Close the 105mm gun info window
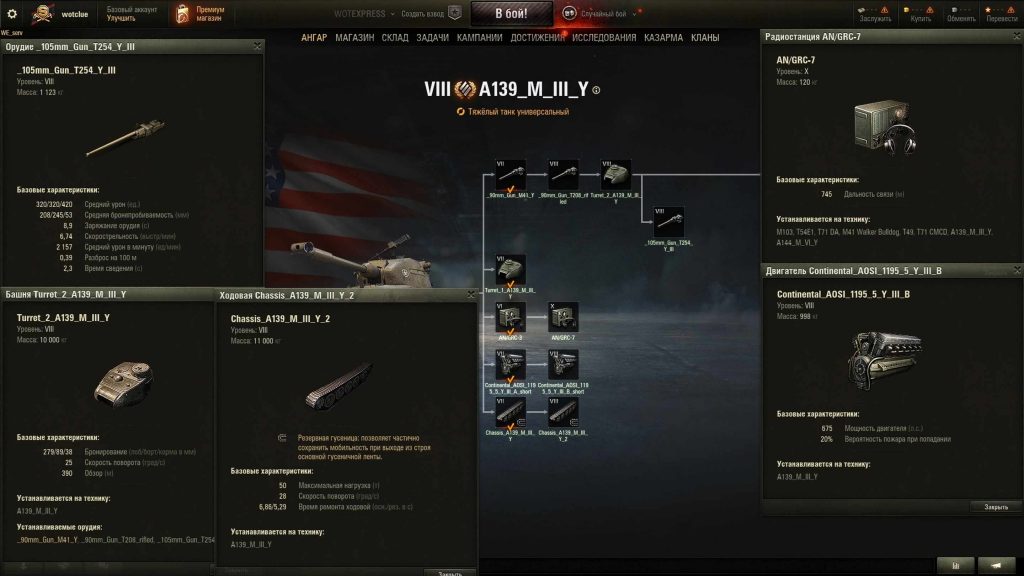The width and height of the screenshot is (1024, 576). [x=258, y=46]
